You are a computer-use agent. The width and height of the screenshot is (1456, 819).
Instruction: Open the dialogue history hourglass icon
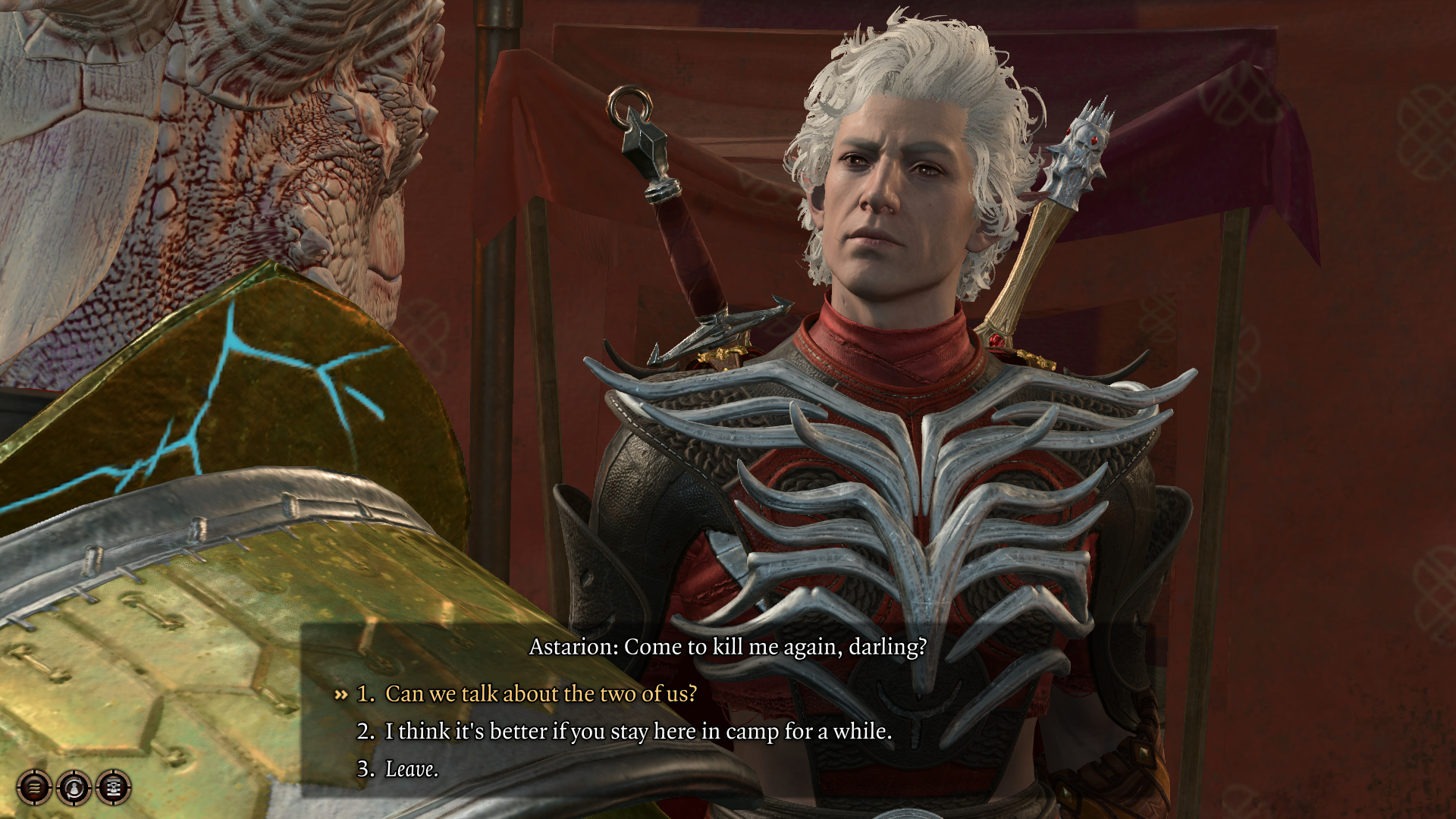[114, 788]
